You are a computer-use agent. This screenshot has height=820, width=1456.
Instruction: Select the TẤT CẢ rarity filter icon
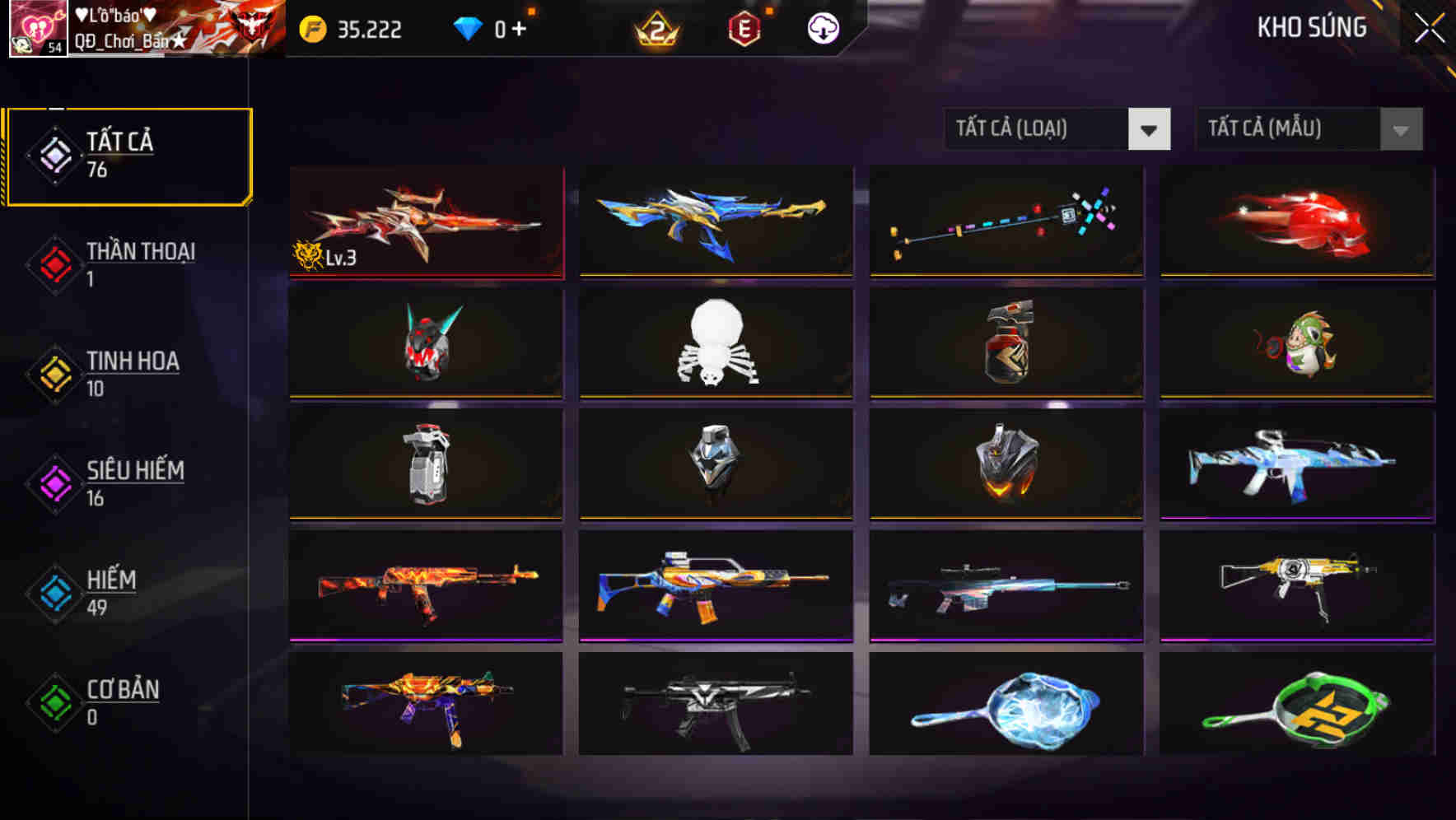coord(54,156)
